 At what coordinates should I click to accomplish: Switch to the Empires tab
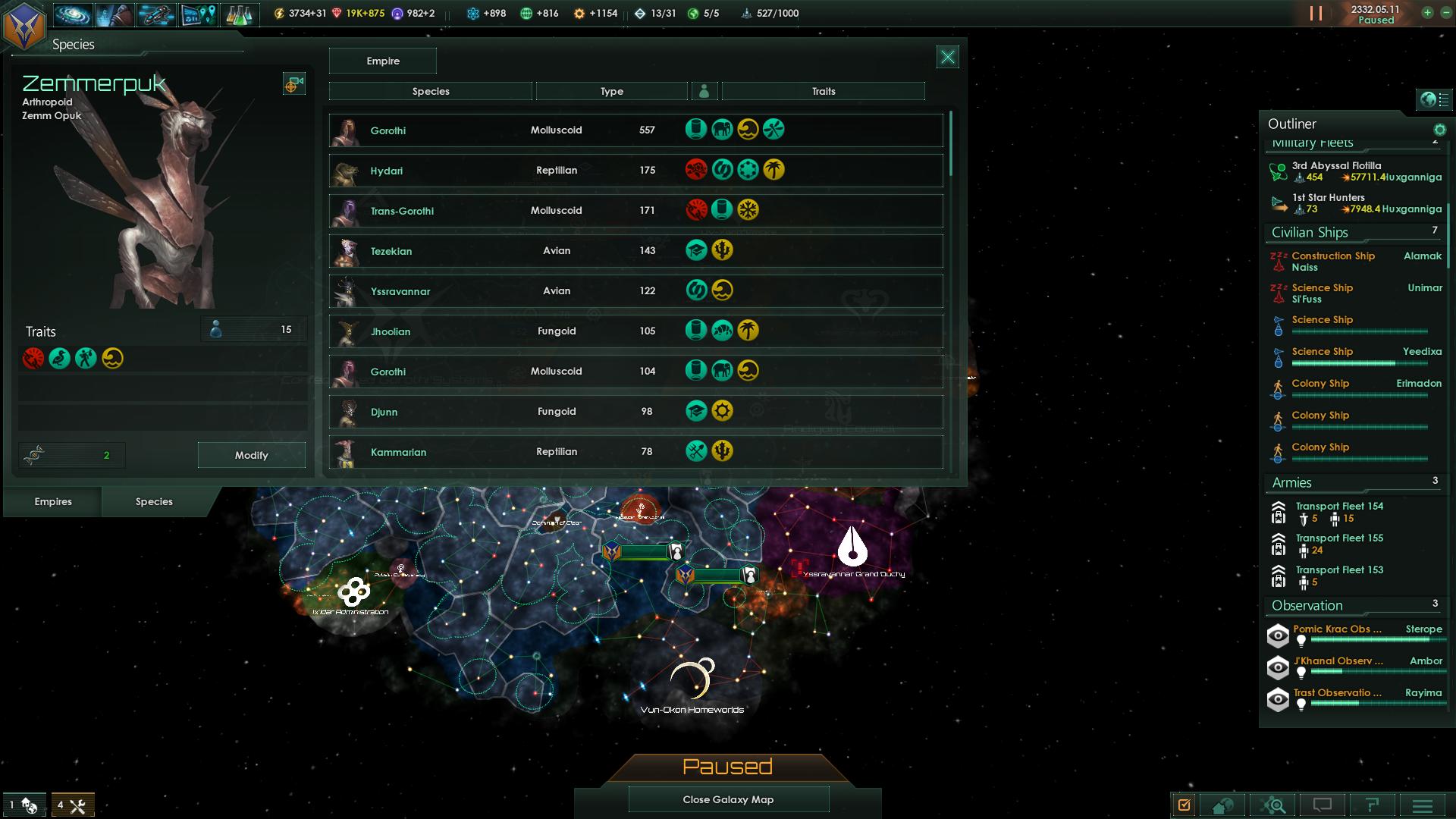(x=53, y=501)
